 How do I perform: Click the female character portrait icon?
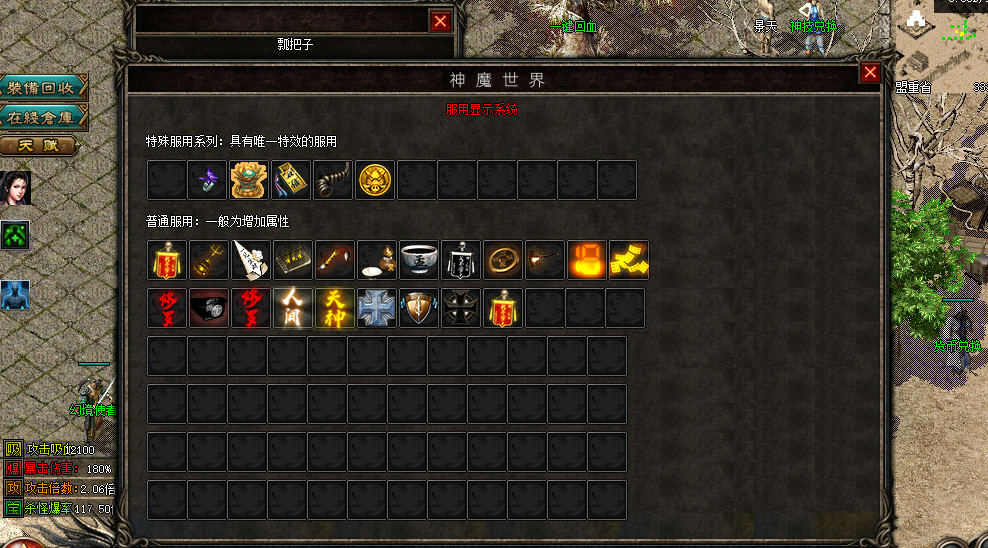point(15,187)
